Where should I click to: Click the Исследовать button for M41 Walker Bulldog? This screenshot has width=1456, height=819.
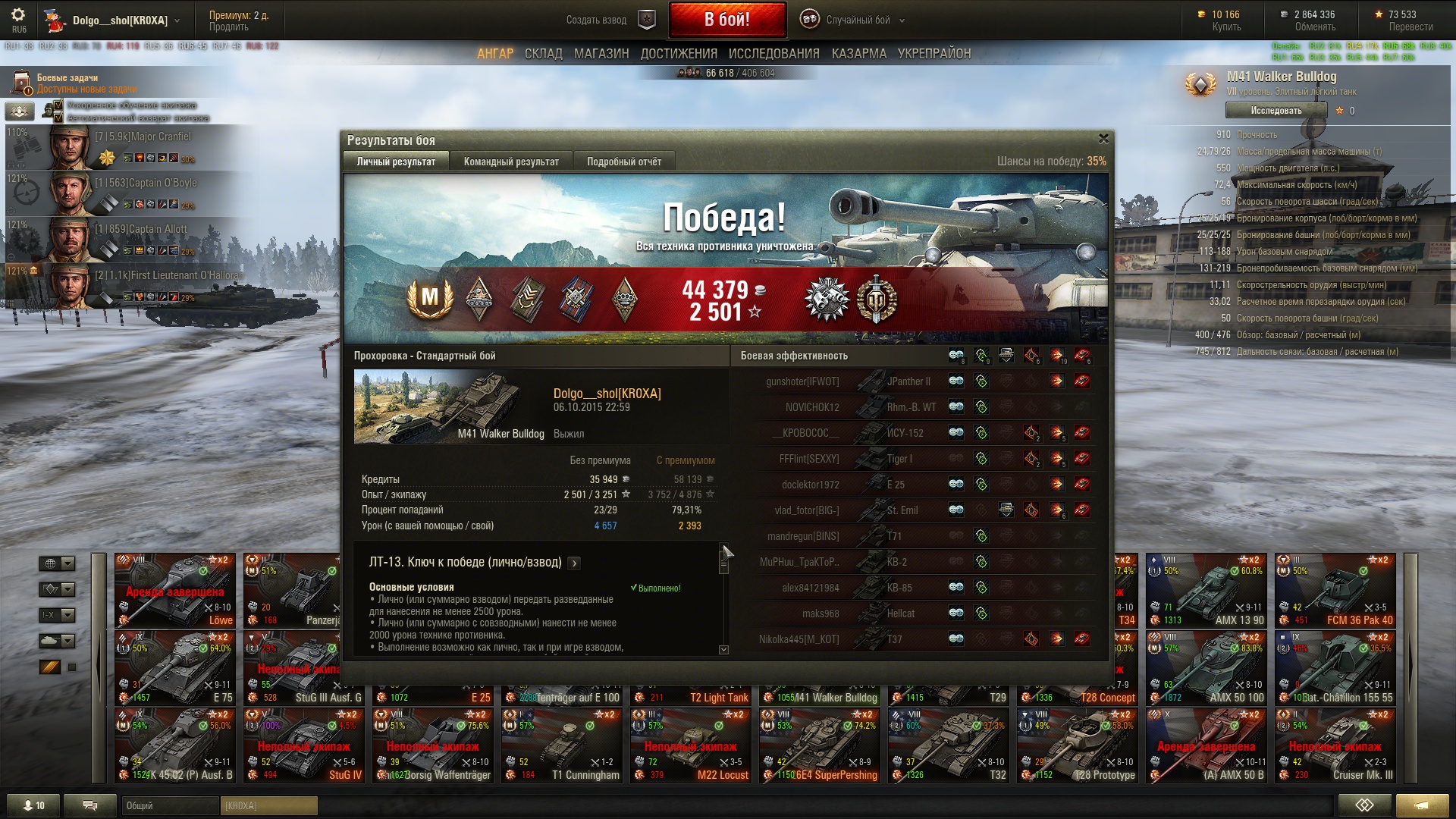(x=1276, y=111)
